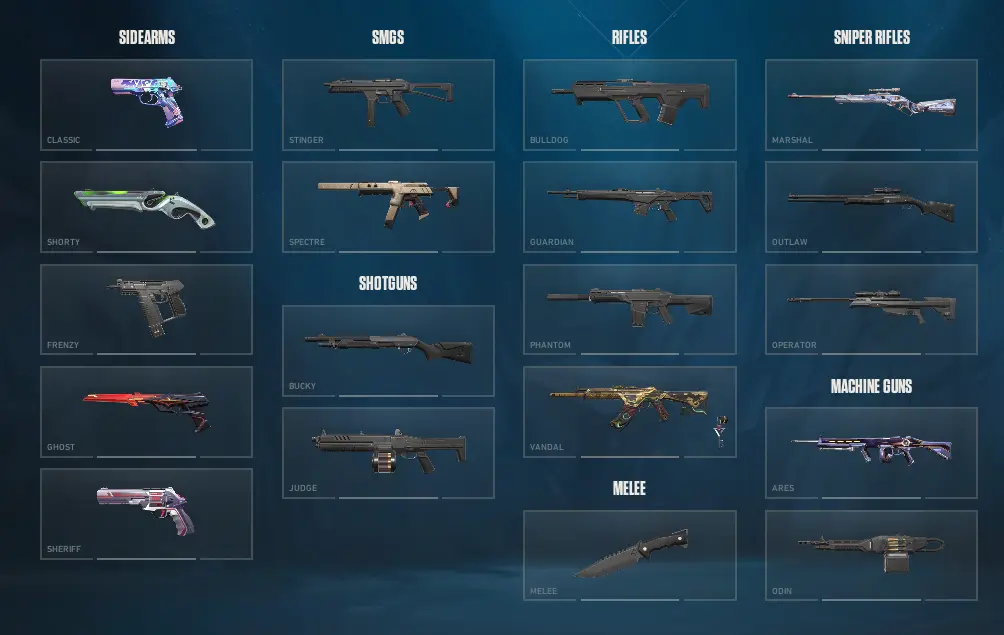Choose the Frenzy pistol tile

pyautogui.click(x=146, y=309)
